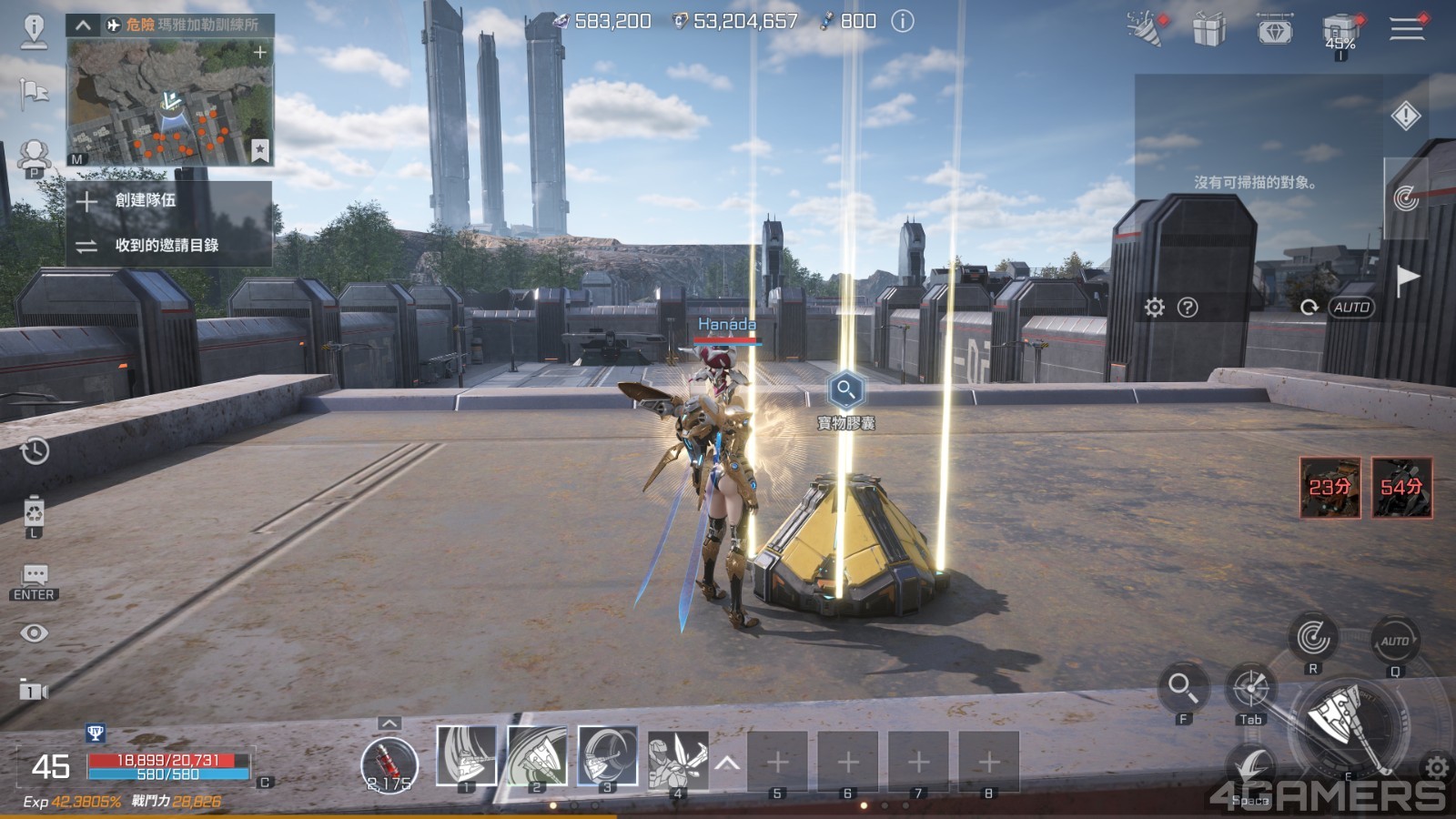
Task: Click the 寶物膠囊 magnifier interaction icon
Action: tap(845, 389)
